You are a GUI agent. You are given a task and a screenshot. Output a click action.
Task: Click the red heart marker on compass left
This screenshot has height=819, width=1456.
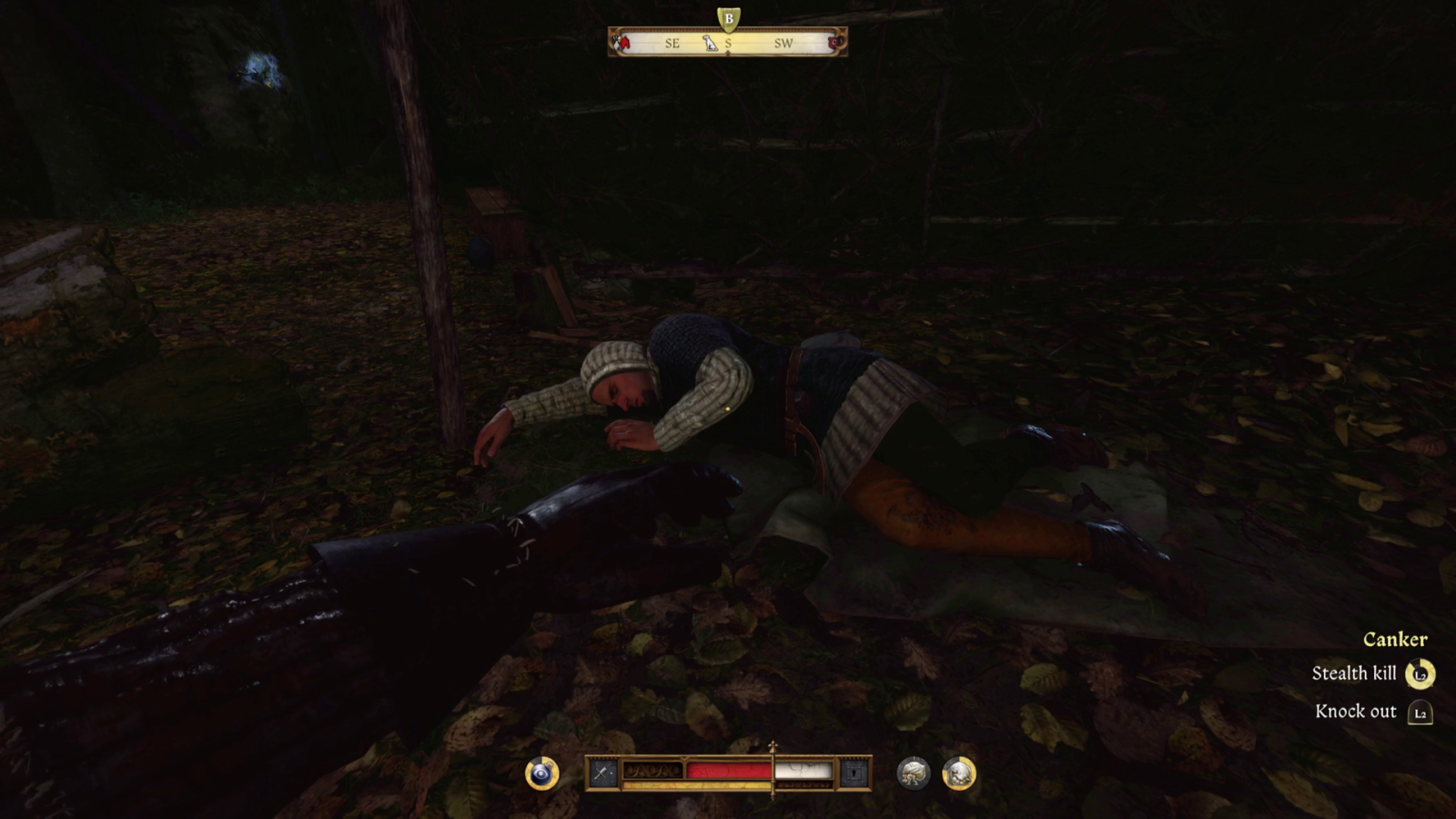point(624,41)
